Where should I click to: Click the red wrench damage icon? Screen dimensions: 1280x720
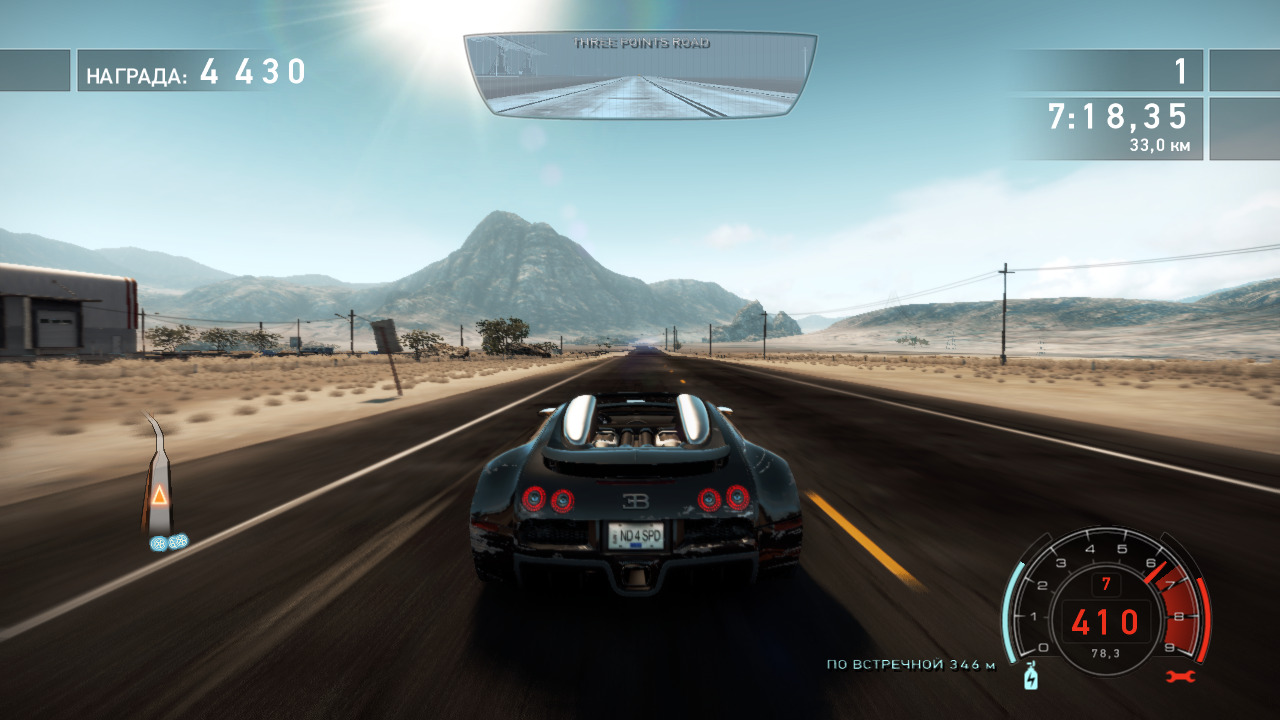[1179, 677]
